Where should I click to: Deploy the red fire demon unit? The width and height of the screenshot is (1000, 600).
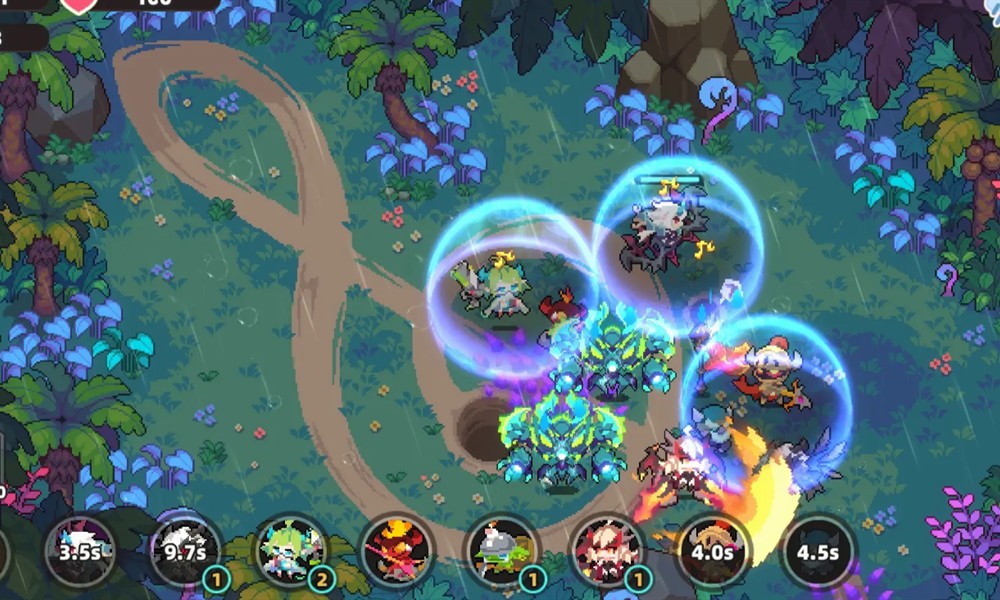[396, 551]
